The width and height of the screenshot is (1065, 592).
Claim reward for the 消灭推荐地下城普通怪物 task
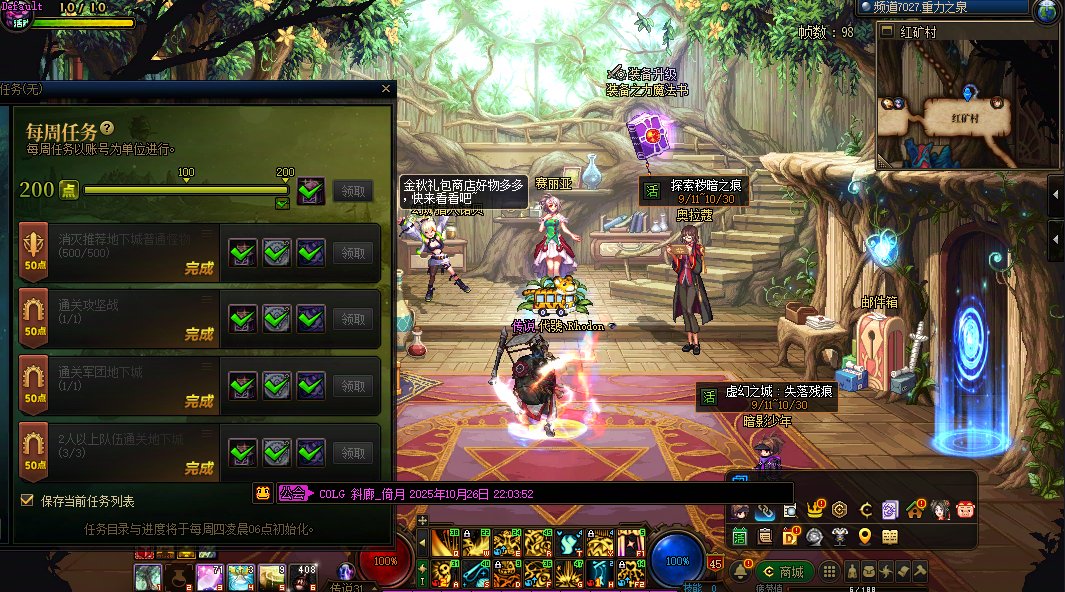353,253
